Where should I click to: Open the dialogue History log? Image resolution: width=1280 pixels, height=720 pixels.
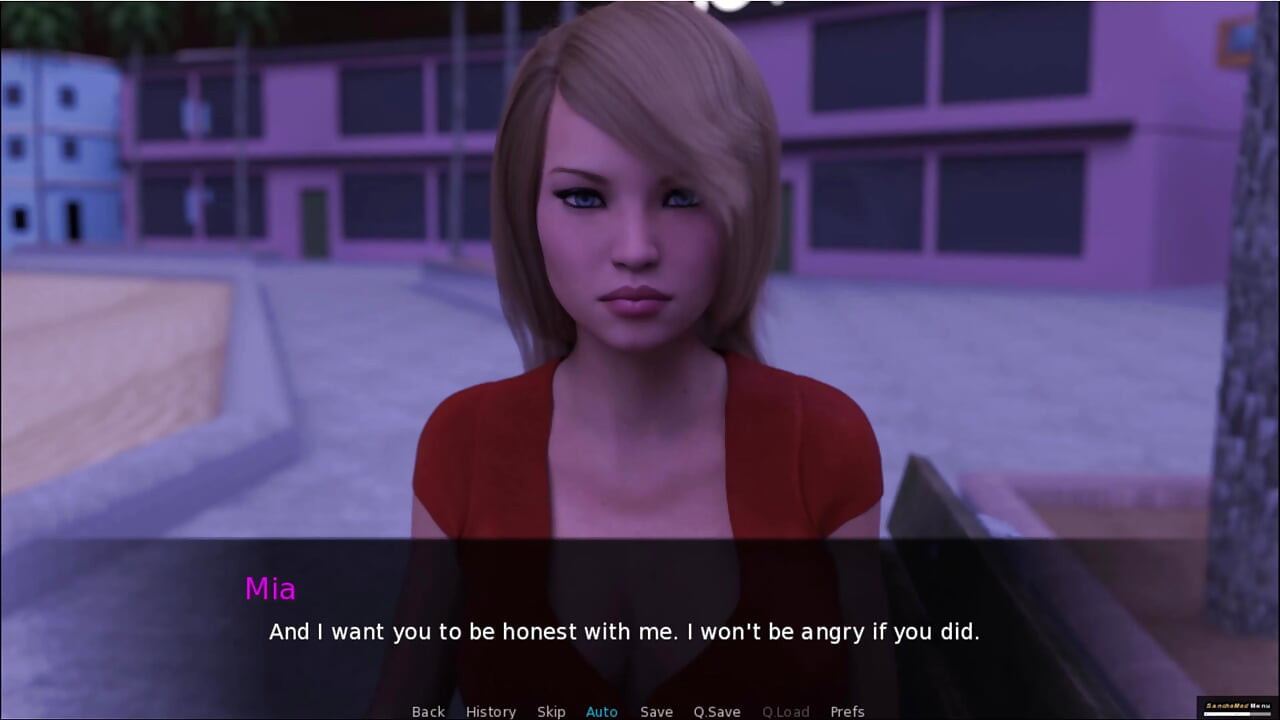pyautogui.click(x=491, y=711)
